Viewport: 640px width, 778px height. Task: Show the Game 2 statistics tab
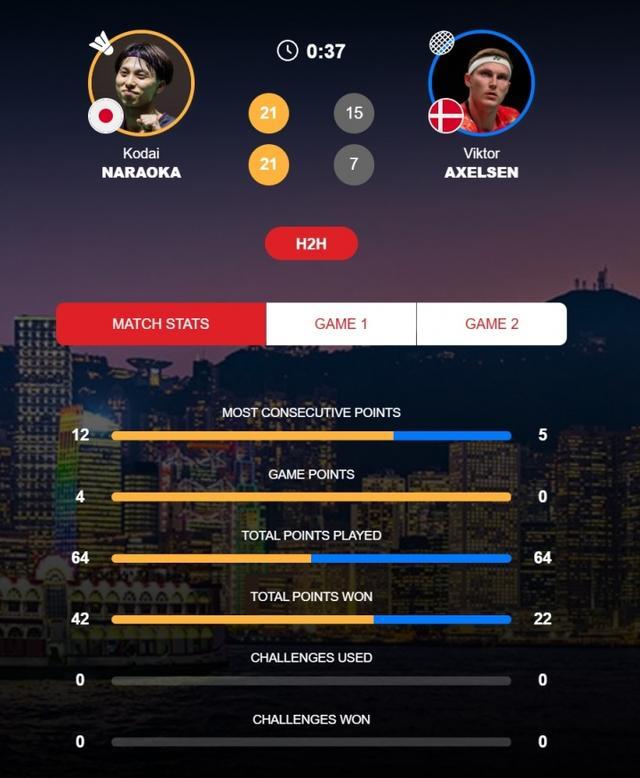[491, 324]
